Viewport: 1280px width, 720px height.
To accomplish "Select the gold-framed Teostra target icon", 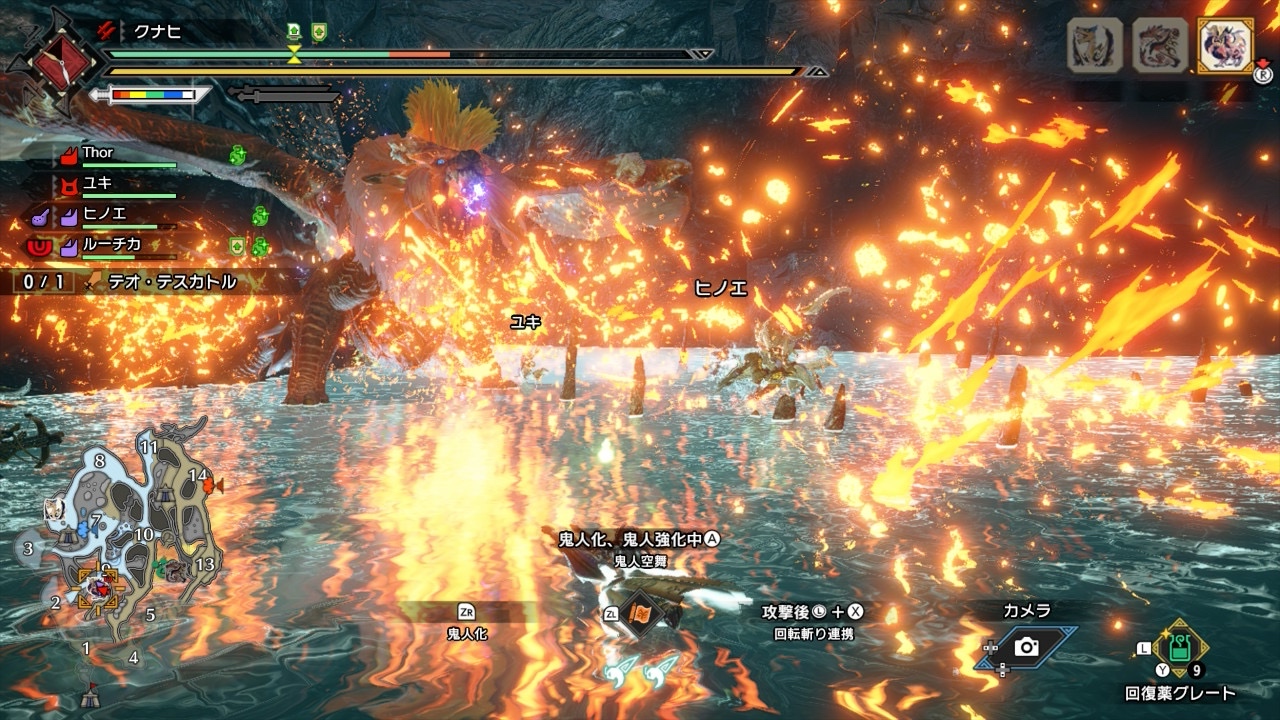I will point(1225,46).
